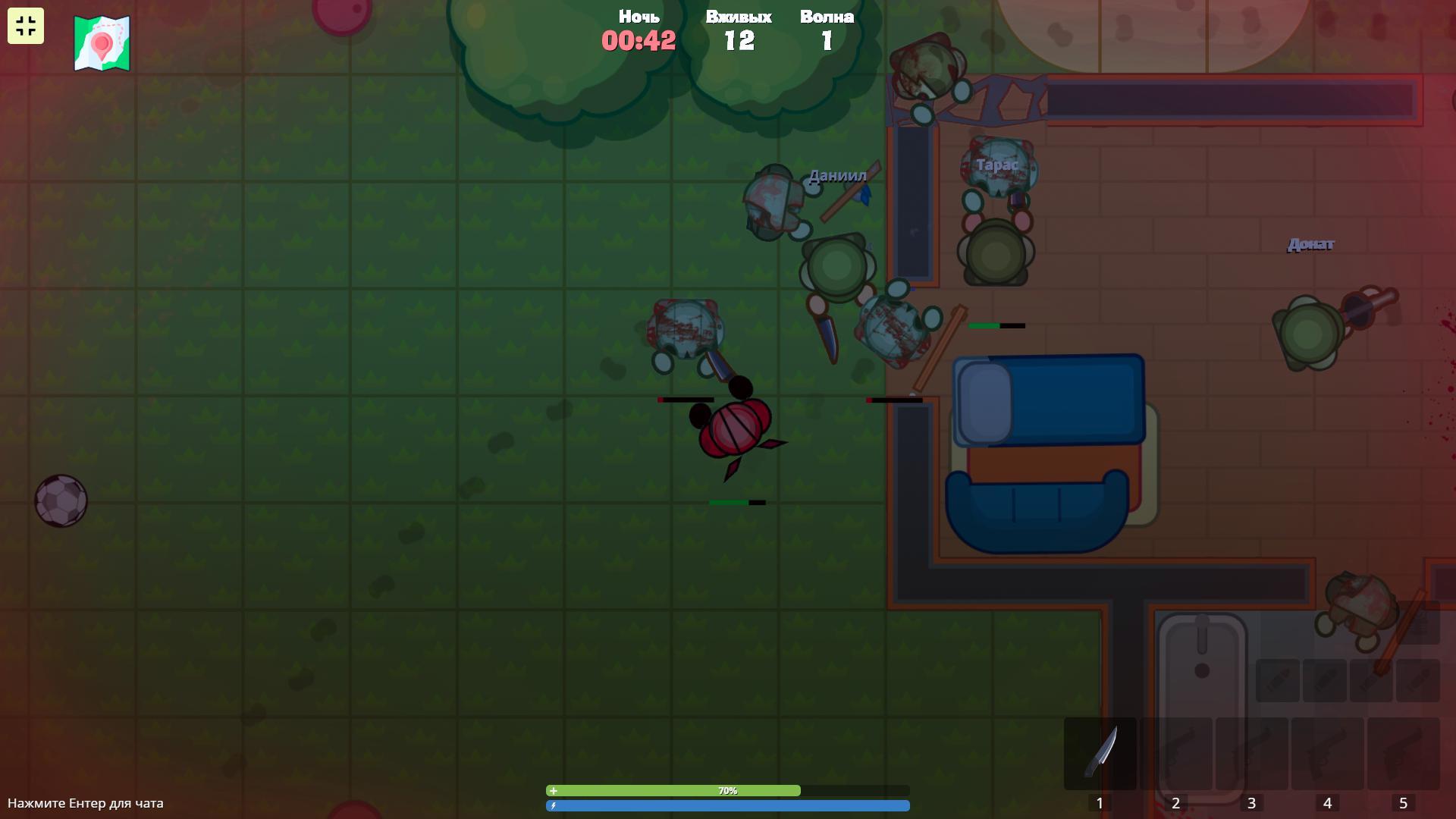This screenshot has height=819, width=1456.
Task: Click the soccer ball on the grass
Action: coord(61,500)
